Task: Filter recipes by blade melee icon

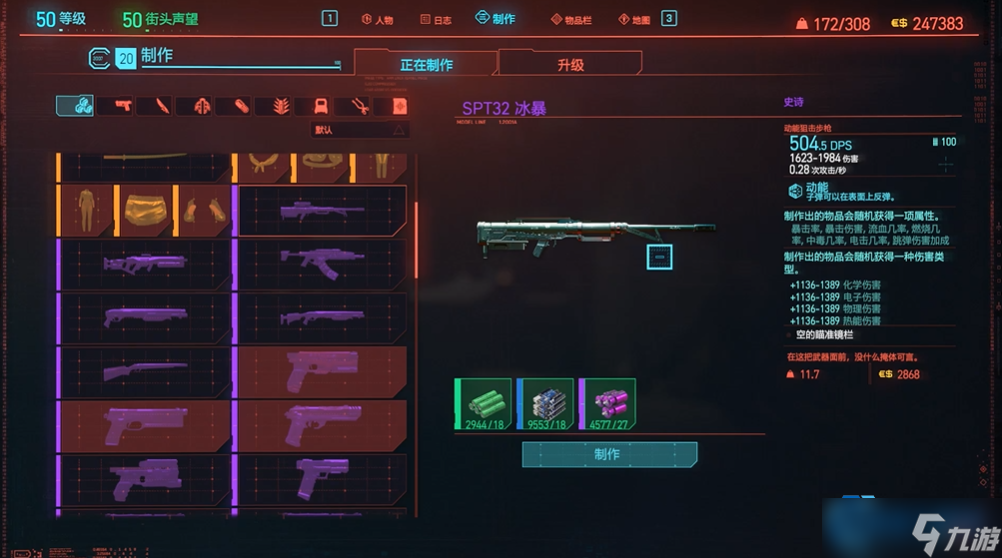Action: [x=163, y=105]
